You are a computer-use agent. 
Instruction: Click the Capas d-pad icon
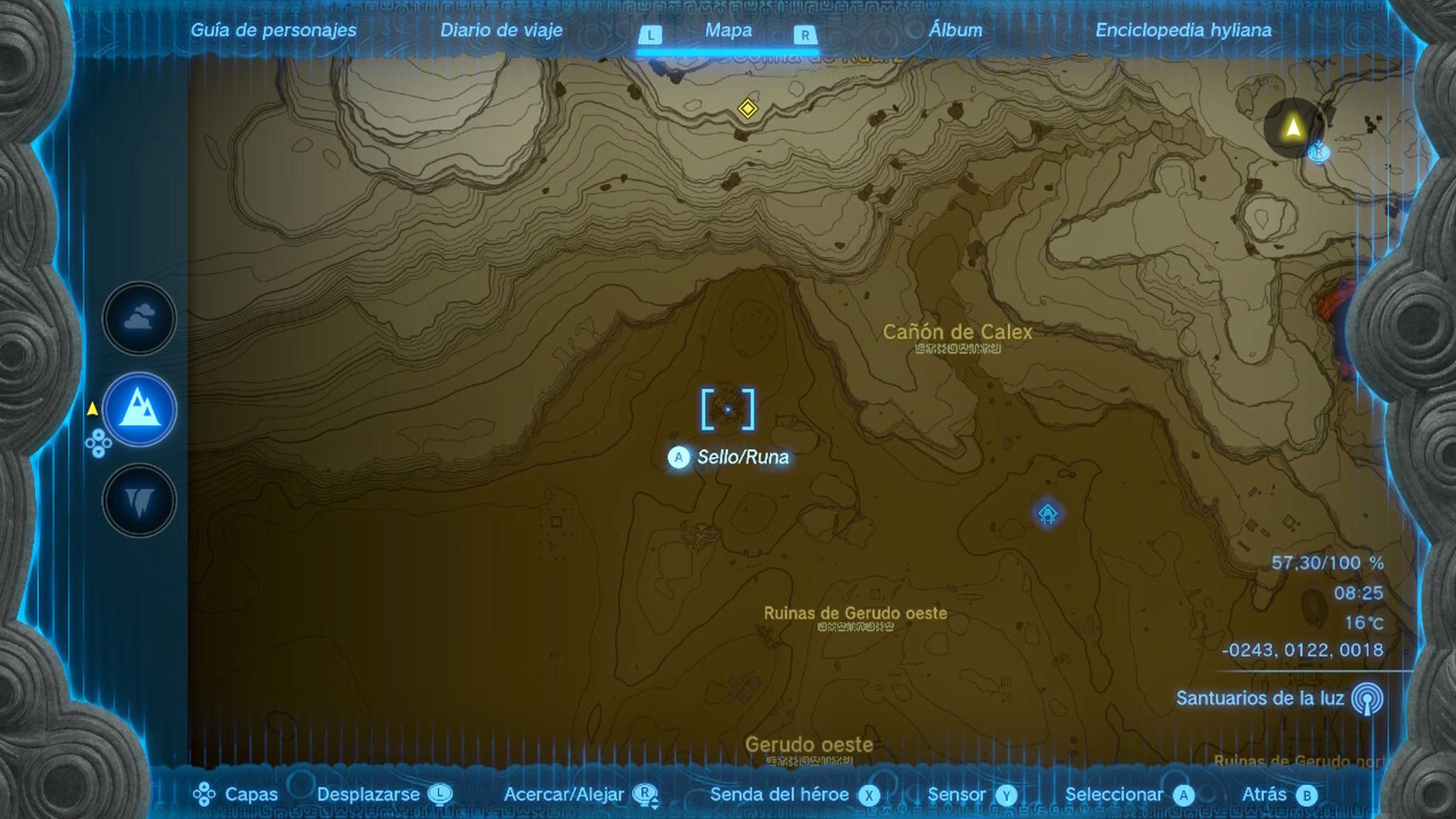pos(204,794)
